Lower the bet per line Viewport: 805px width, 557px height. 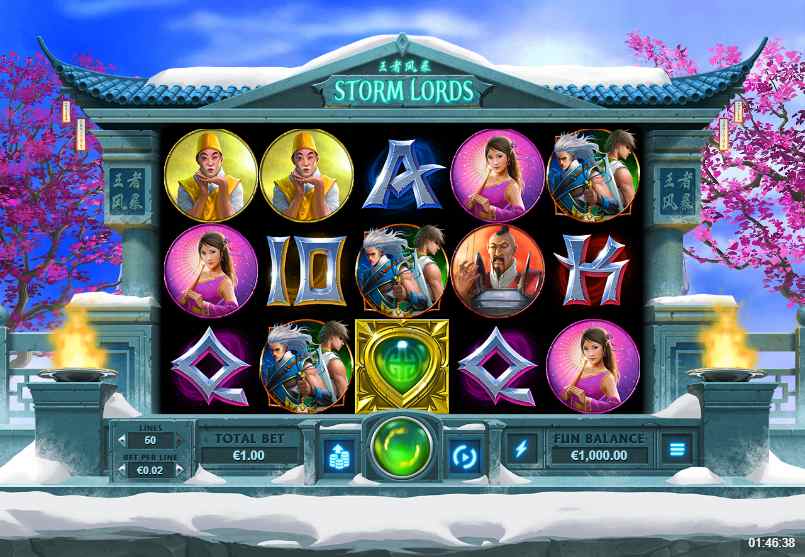tap(121, 470)
